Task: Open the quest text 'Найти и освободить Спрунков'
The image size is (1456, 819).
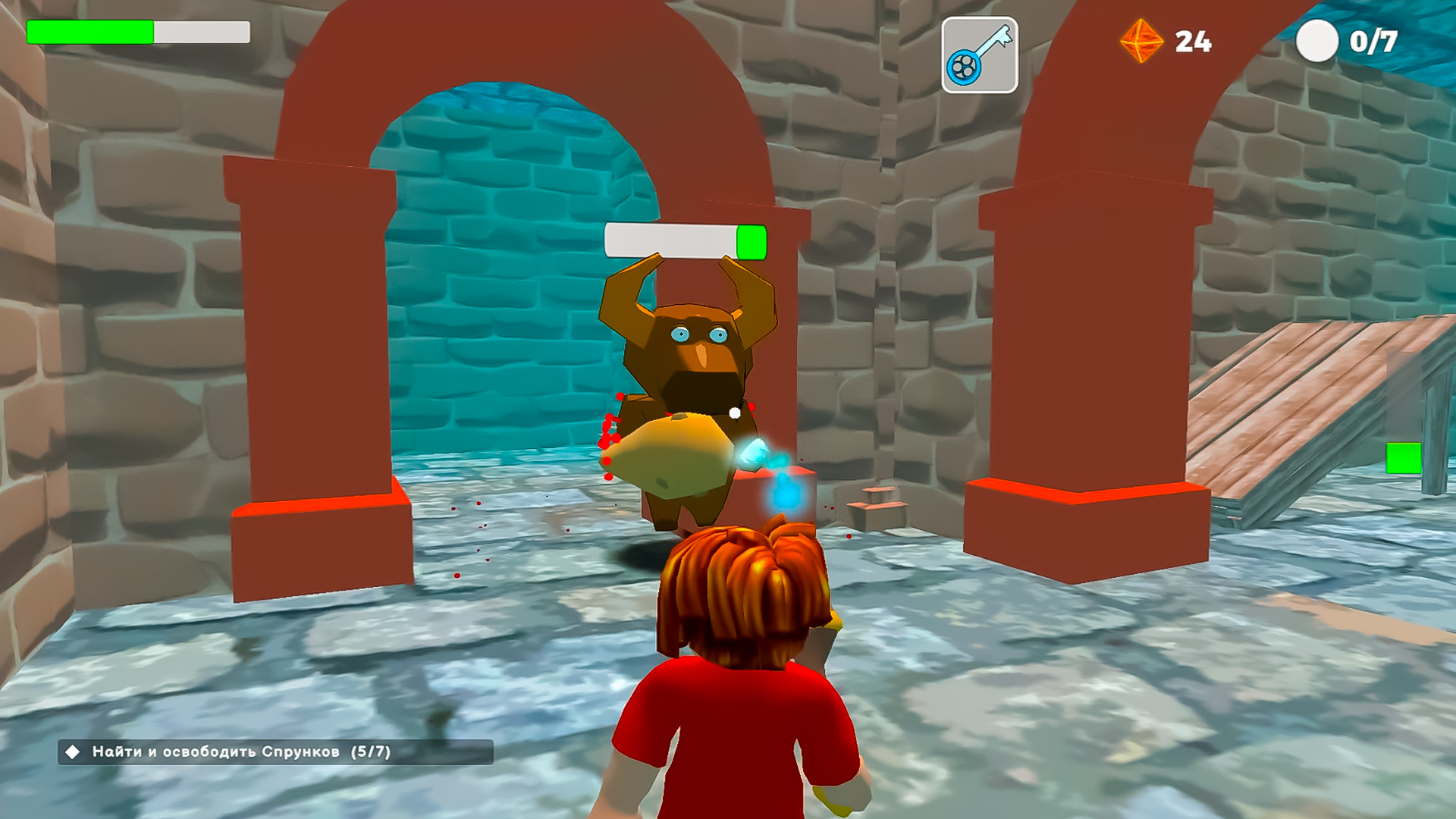Action: tap(212, 753)
